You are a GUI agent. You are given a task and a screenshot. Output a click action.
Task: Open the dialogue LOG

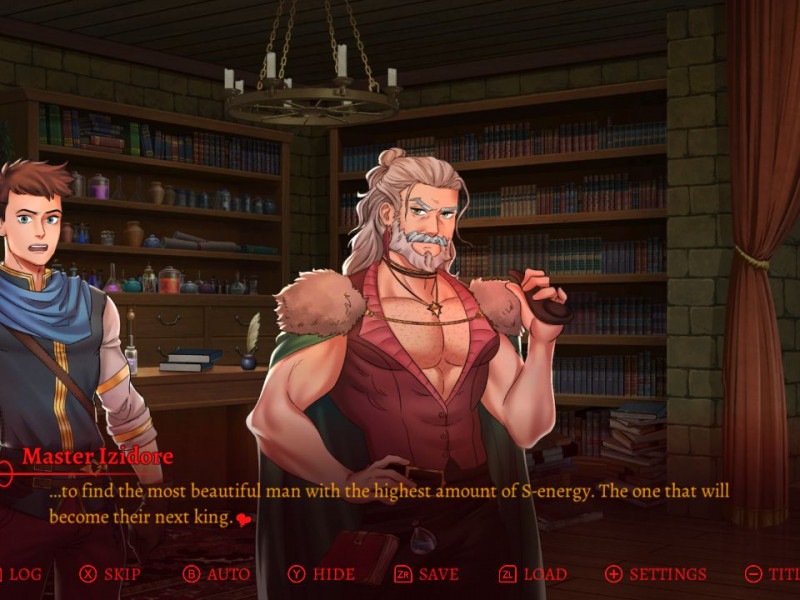(22, 574)
